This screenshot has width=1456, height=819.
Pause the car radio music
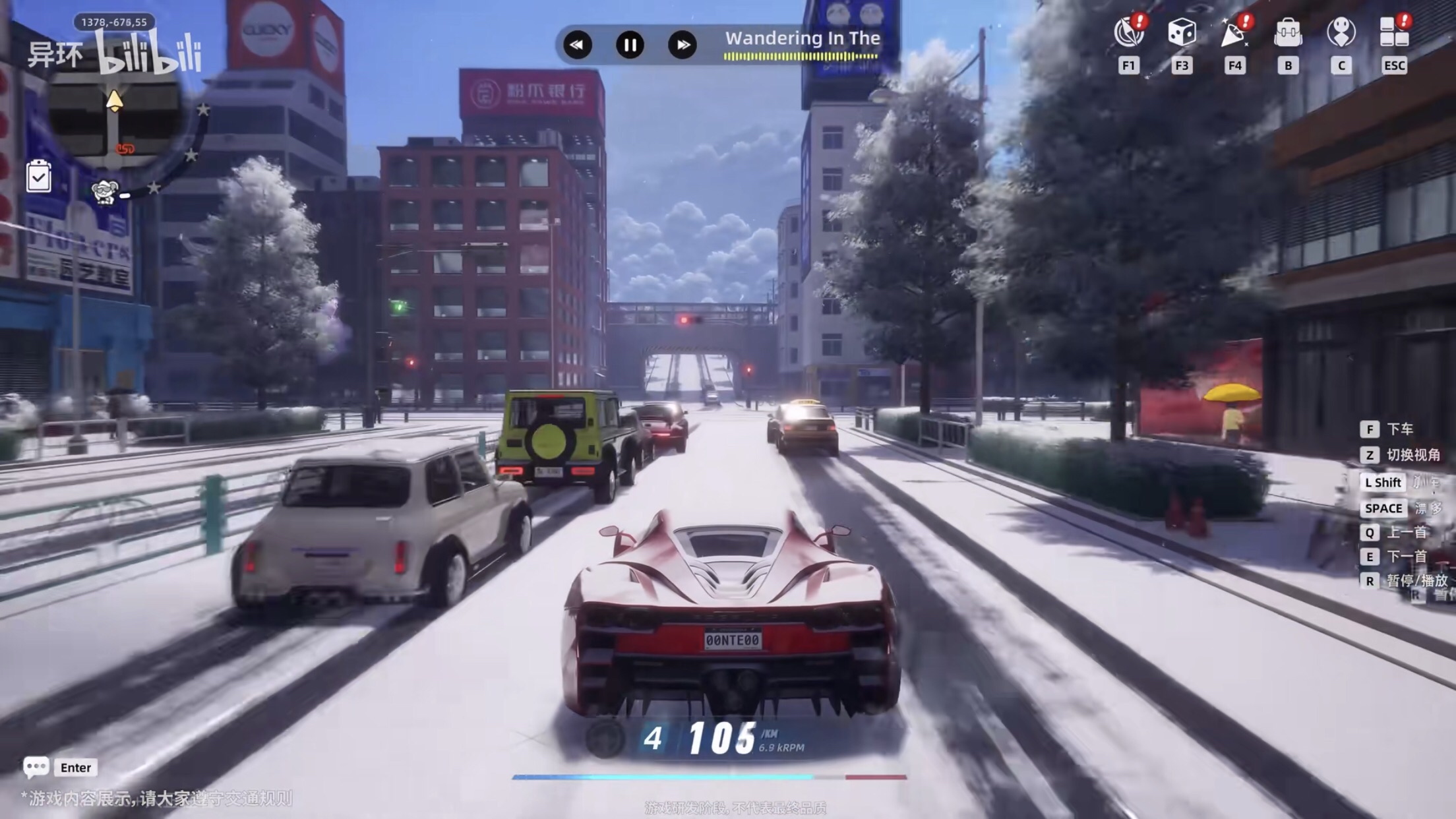[x=630, y=45]
